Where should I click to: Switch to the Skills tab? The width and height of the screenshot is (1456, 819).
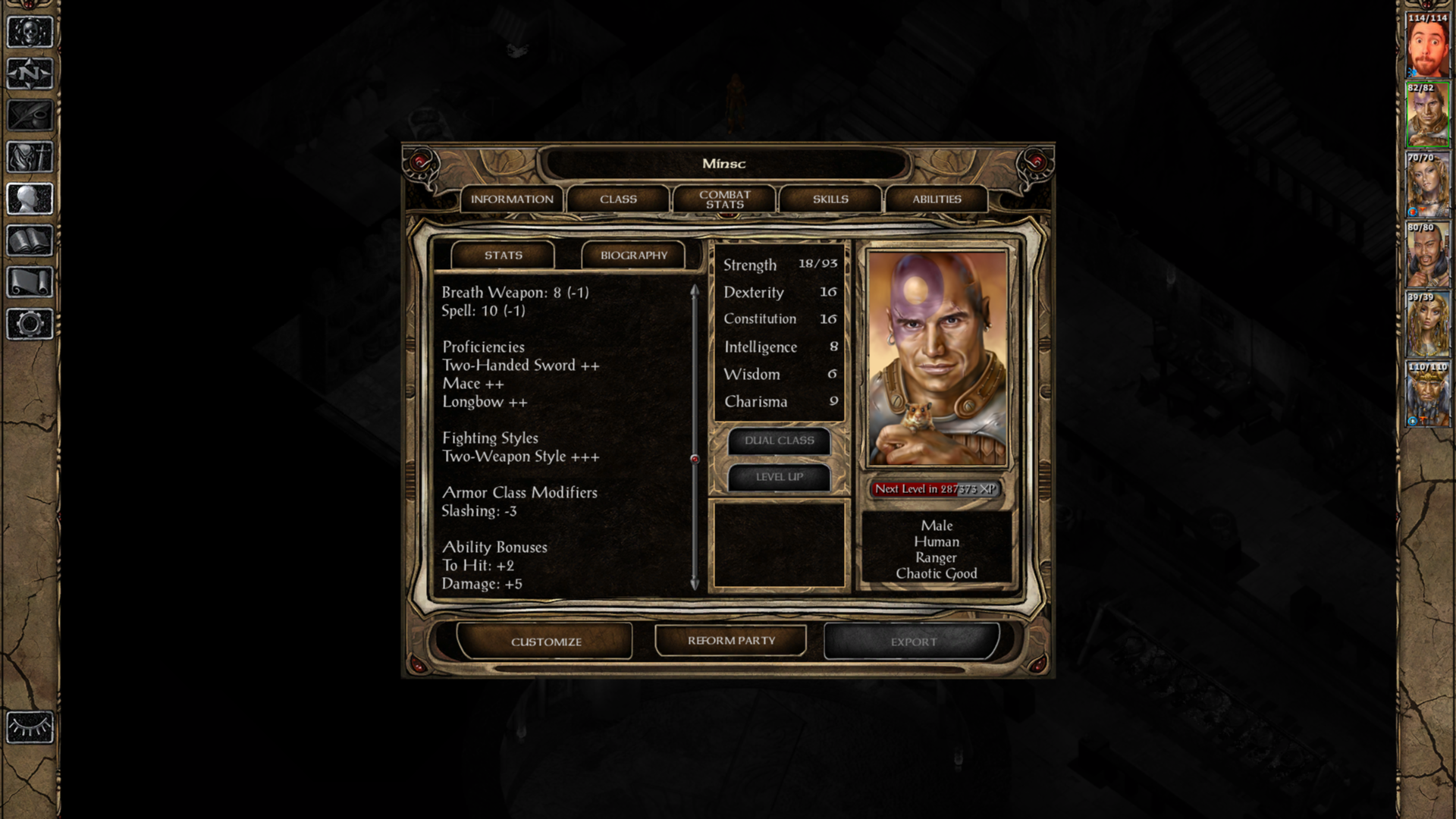pyautogui.click(x=830, y=199)
